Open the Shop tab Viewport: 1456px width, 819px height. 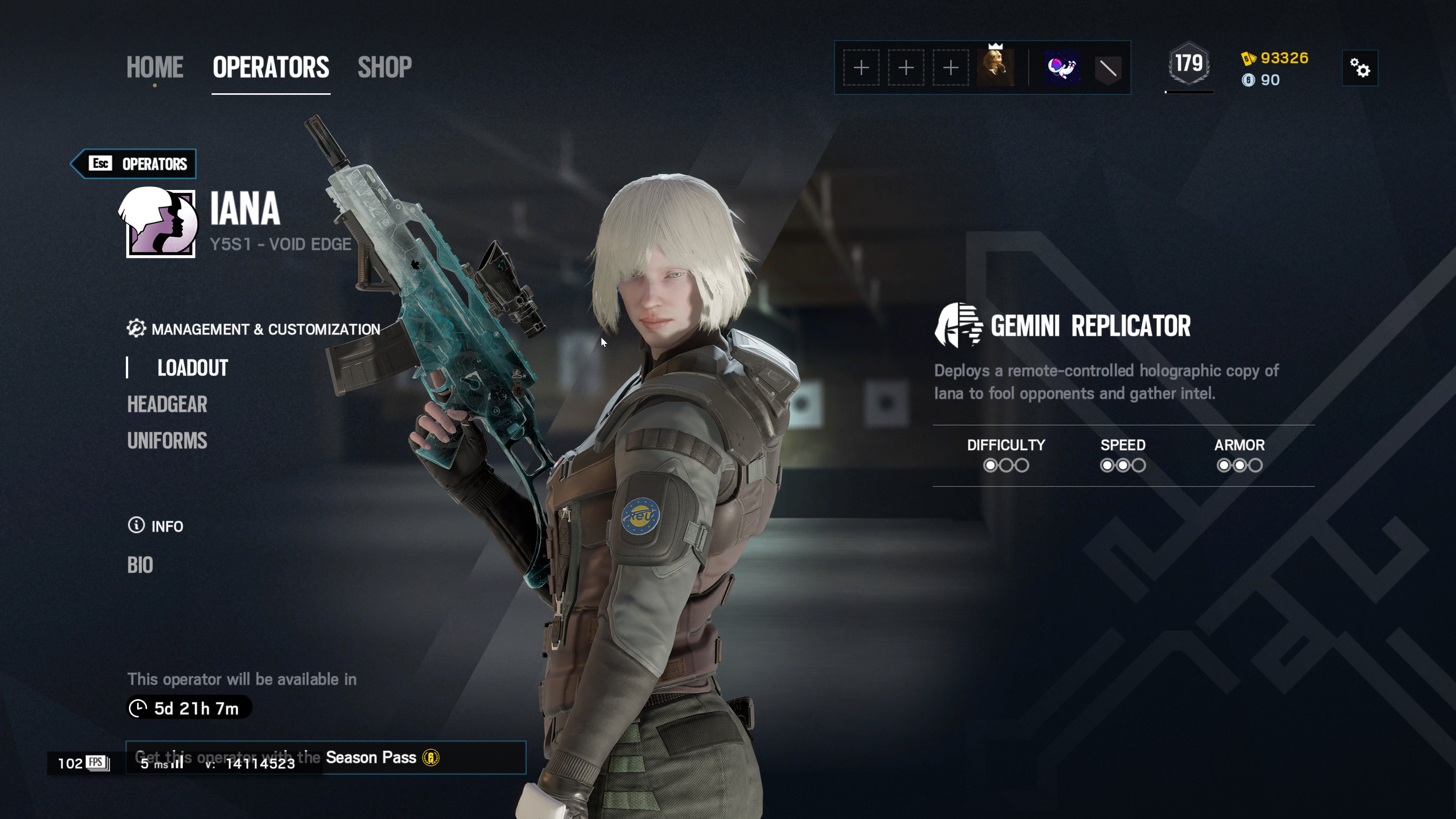pyautogui.click(x=384, y=67)
